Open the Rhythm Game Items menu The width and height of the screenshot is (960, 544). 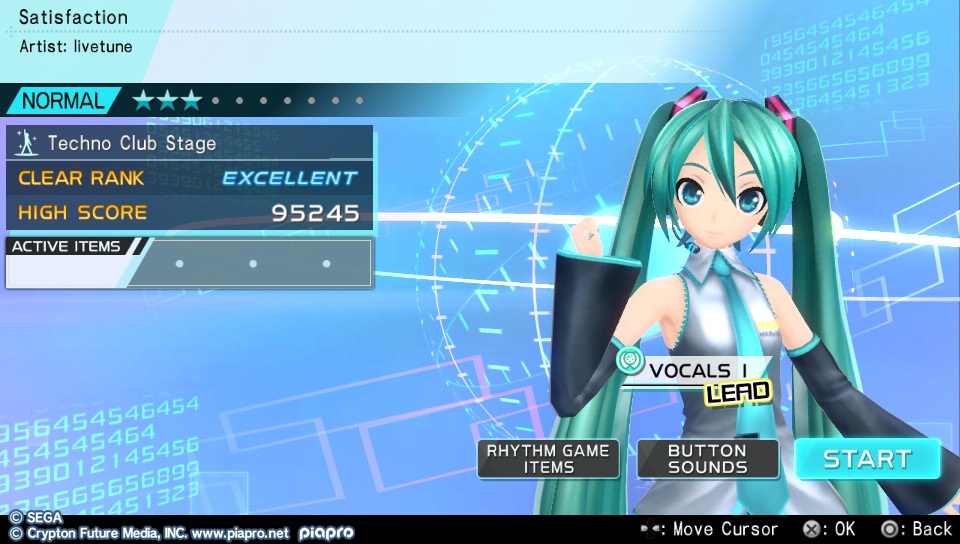click(x=548, y=459)
